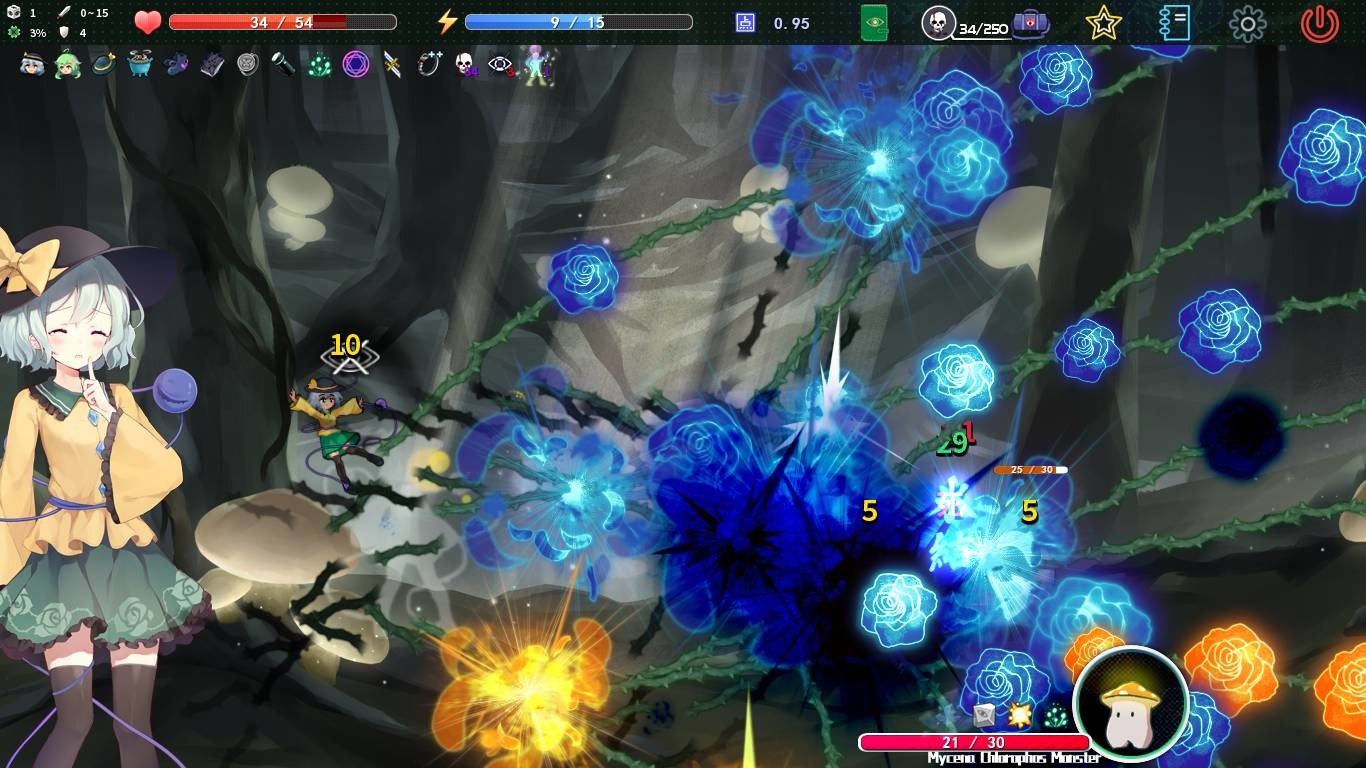Select the purple hexagram item icon
The height and width of the screenshot is (768, 1366).
click(x=356, y=66)
